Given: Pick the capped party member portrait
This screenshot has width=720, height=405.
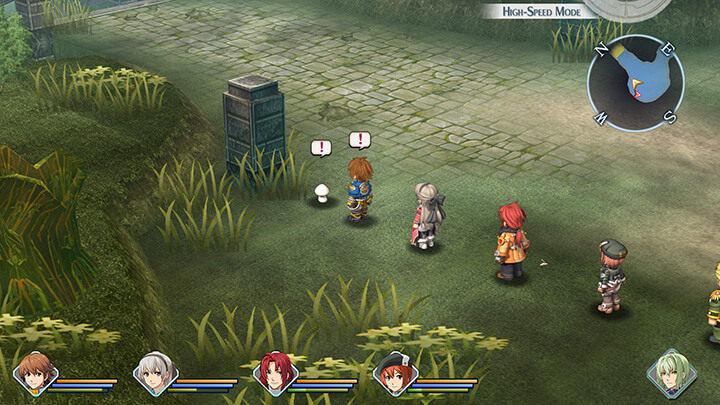Looking at the screenshot, I should 394,374.
